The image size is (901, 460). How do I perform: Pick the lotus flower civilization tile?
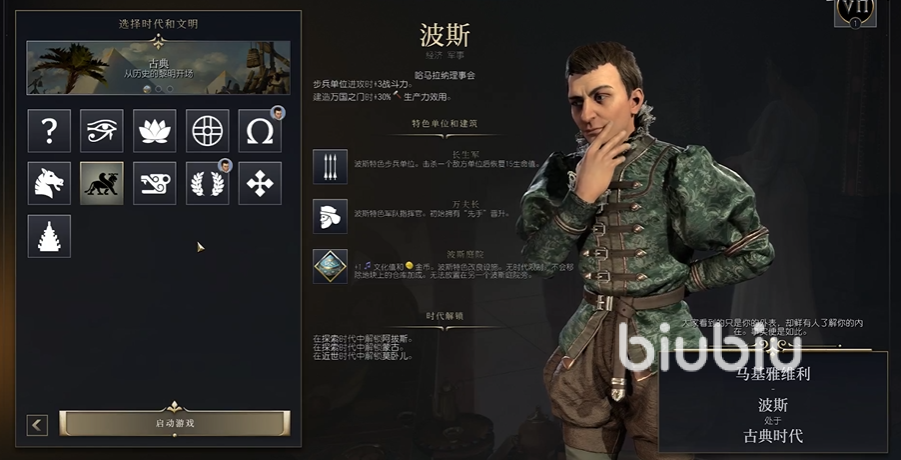coord(155,130)
